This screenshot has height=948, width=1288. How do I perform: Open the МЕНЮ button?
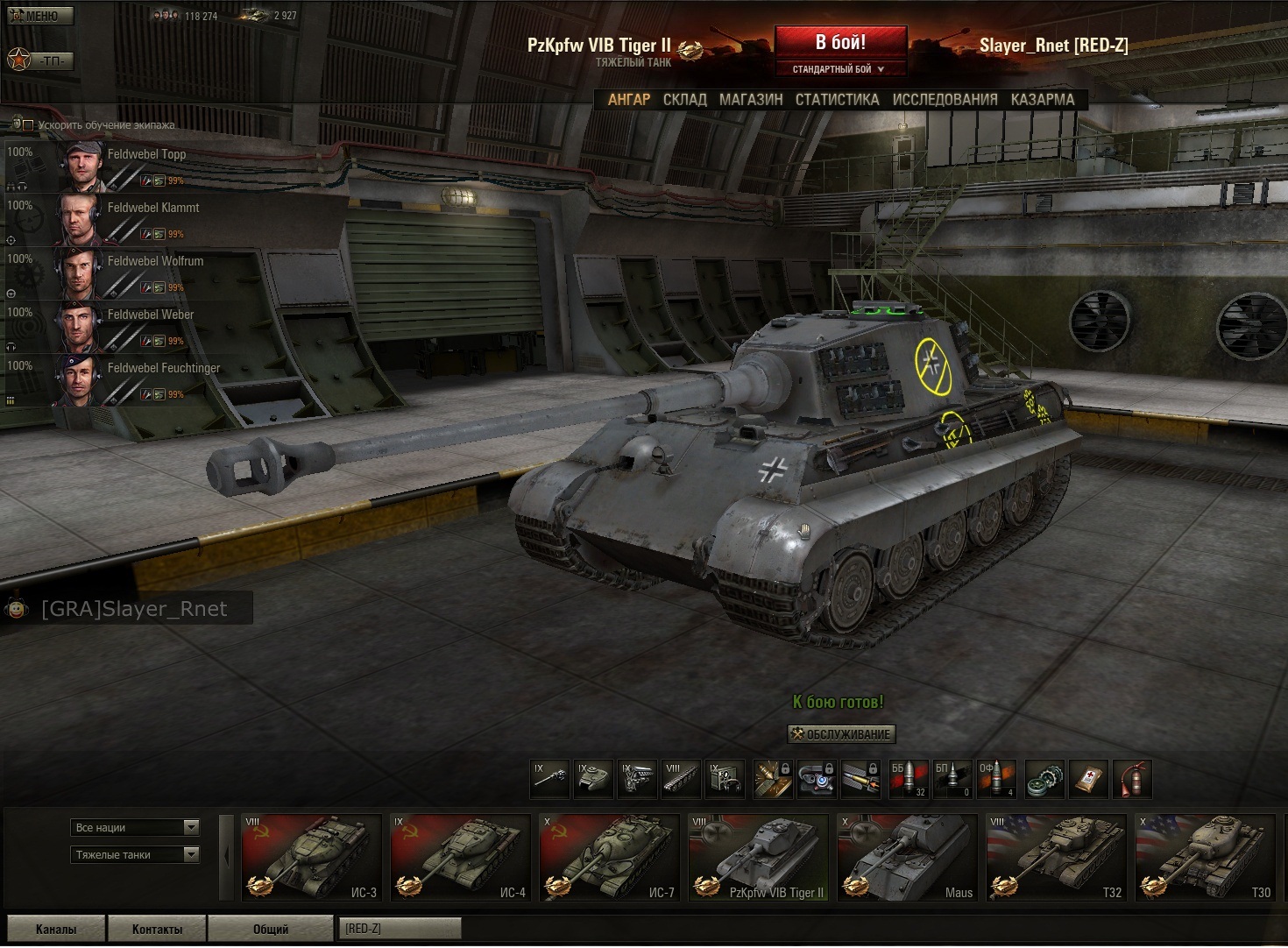point(40,16)
